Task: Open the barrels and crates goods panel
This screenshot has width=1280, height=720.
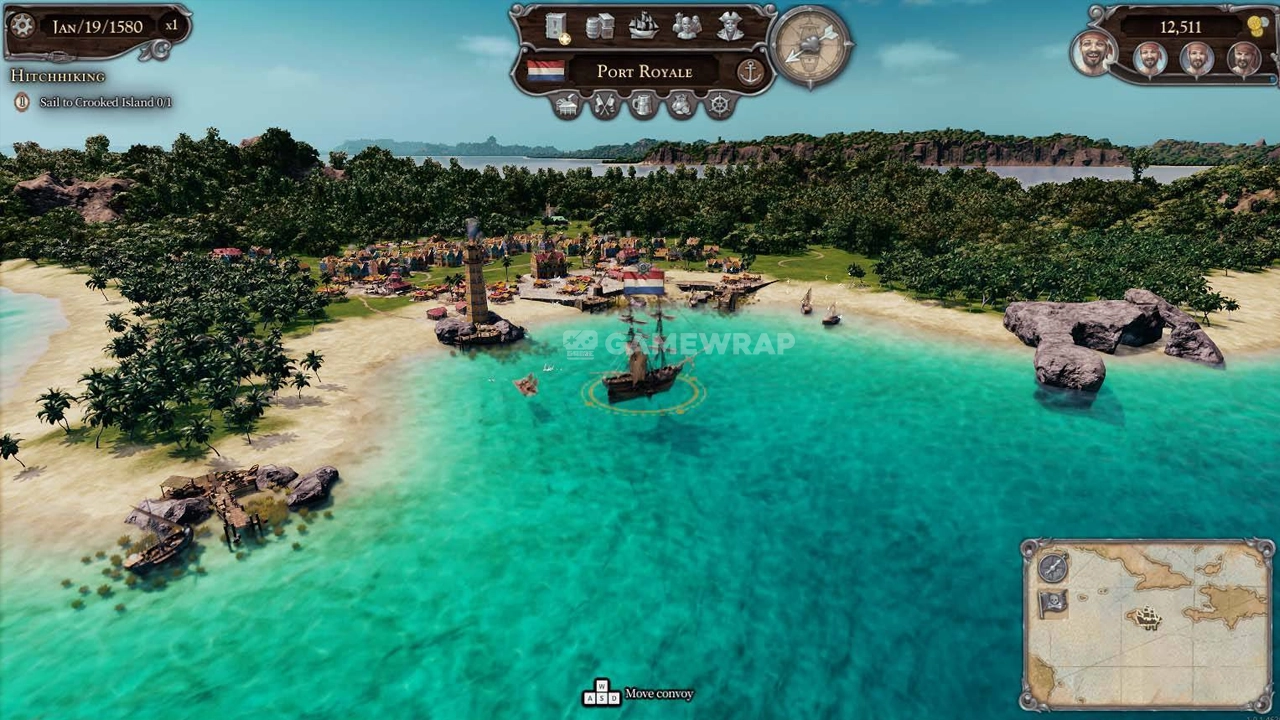Action: 600,26
